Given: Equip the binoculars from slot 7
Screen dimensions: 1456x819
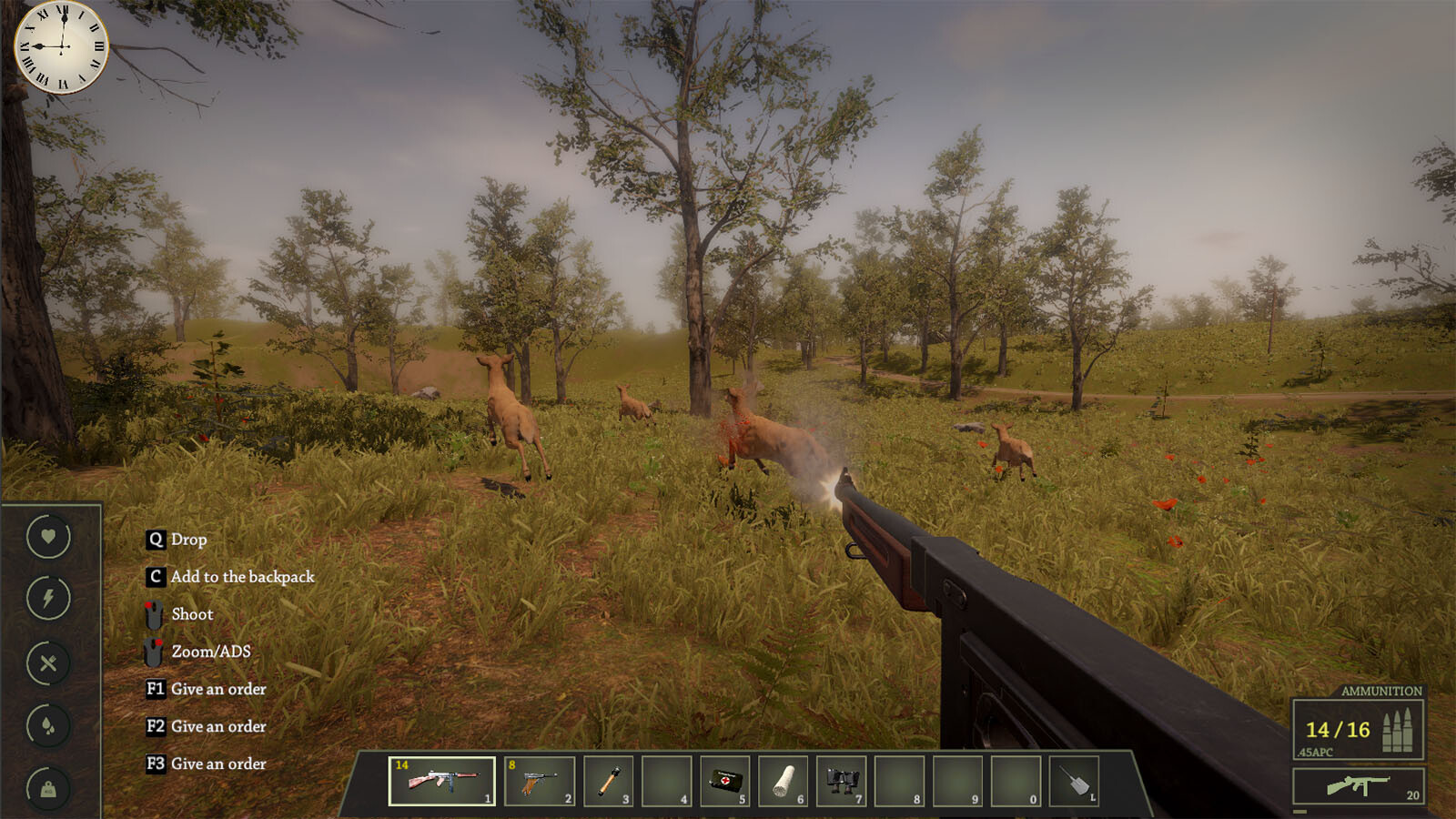Looking at the screenshot, I should pos(843,780).
